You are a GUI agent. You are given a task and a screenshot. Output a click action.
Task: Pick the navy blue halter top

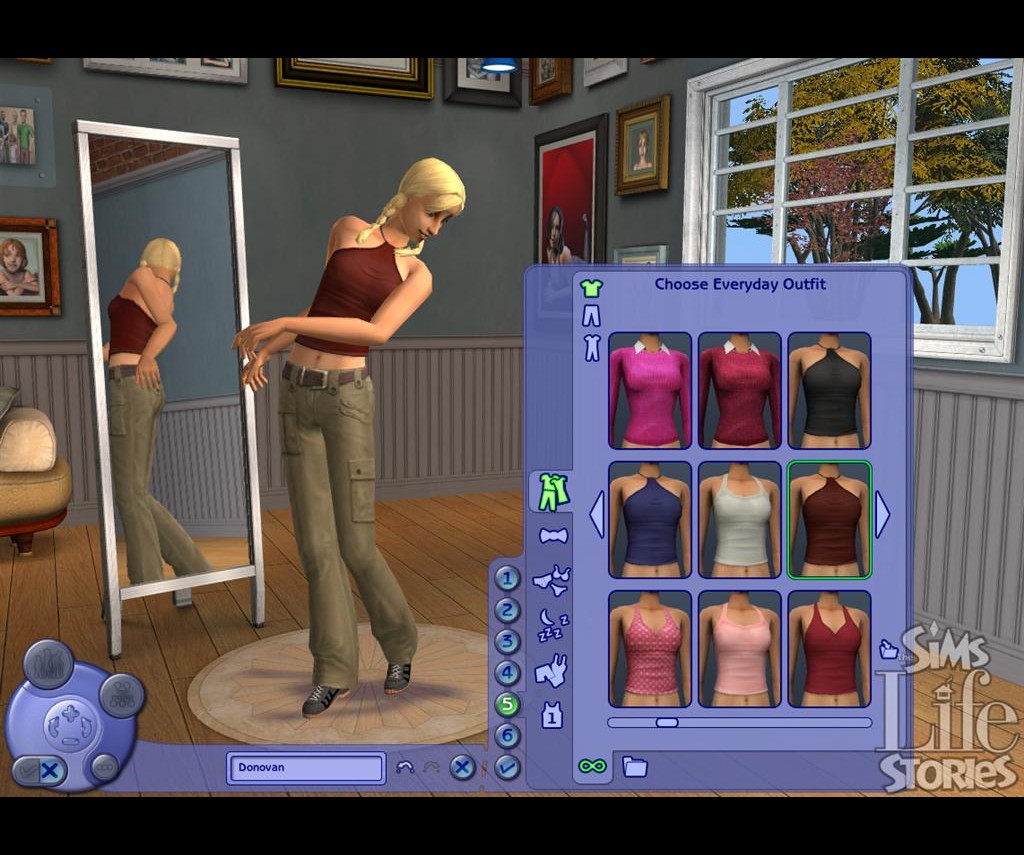click(x=649, y=518)
